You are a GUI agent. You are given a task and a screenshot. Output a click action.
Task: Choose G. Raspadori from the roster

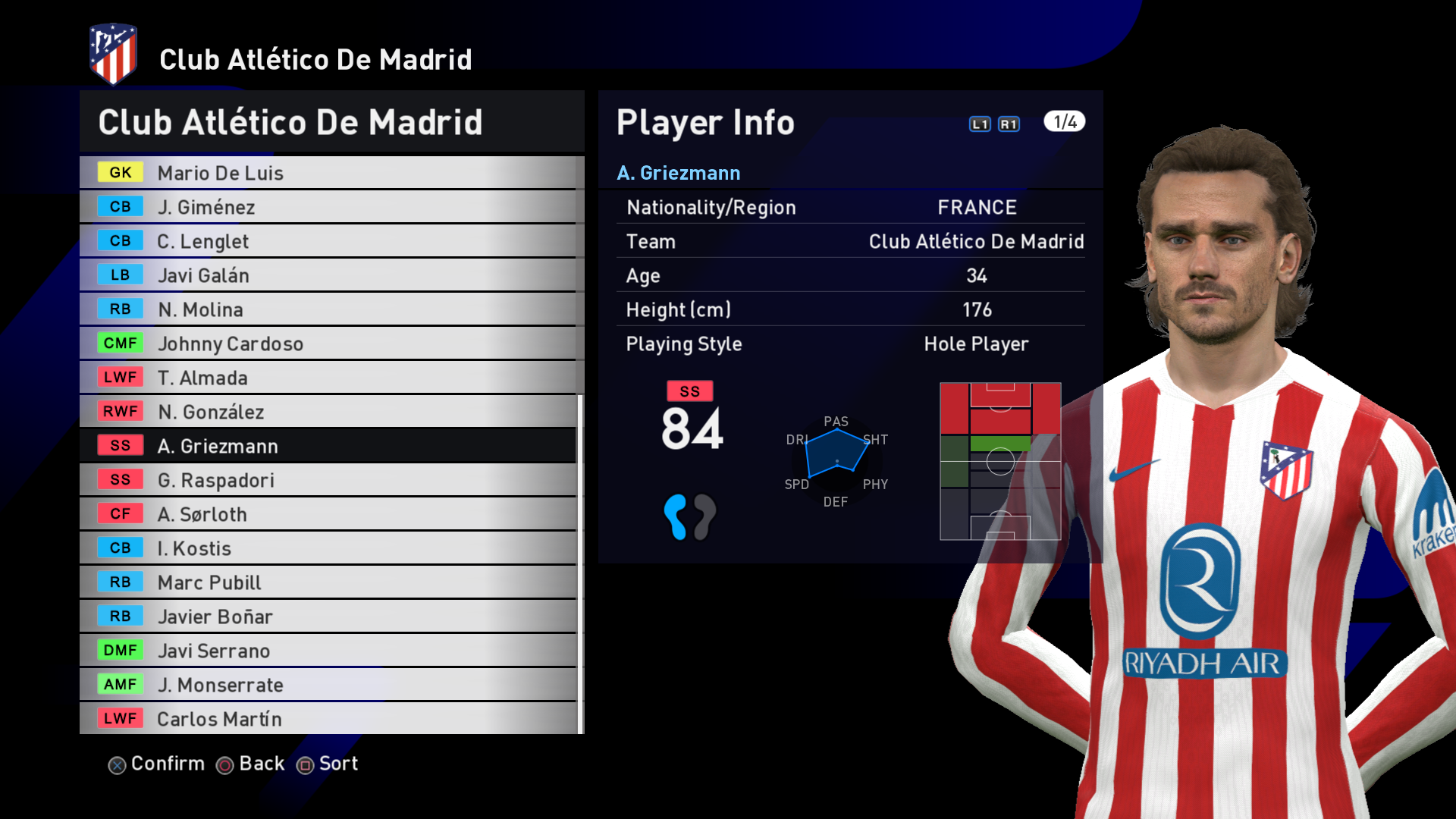coord(328,480)
